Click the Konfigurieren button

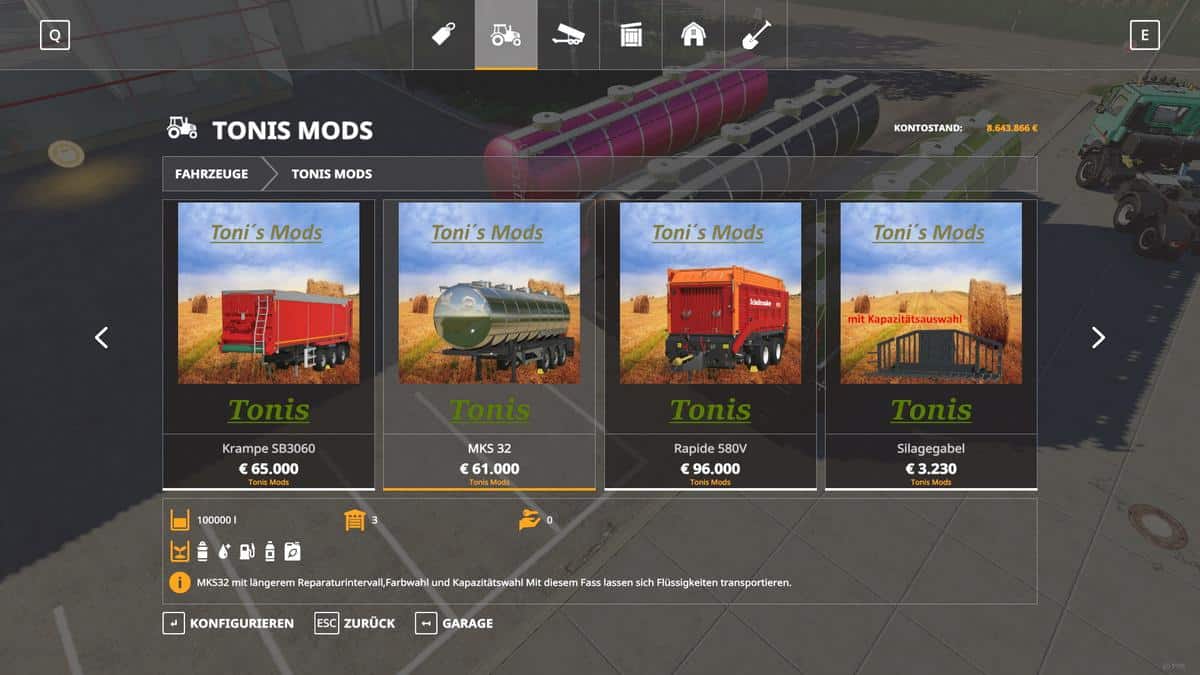(229, 623)
